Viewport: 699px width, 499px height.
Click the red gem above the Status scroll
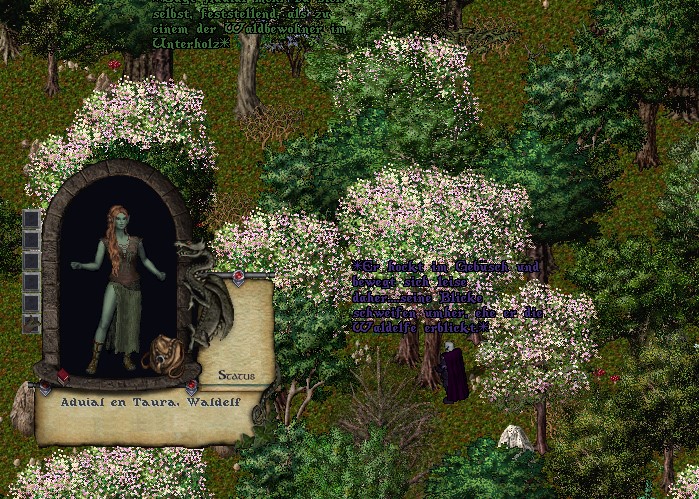pos(239,276)
